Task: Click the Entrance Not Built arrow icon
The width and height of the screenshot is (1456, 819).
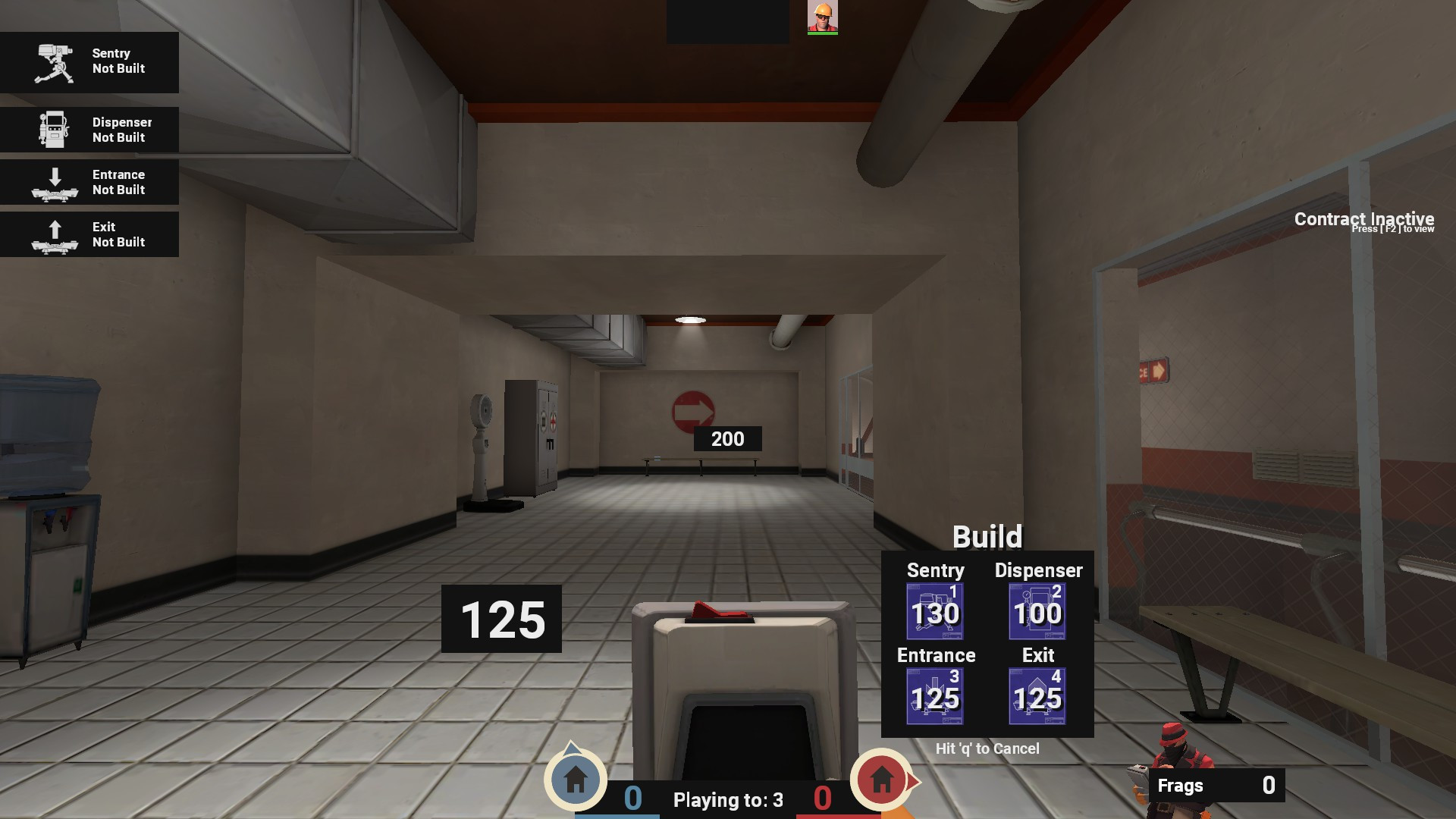Action: click(x=55, y=181)
